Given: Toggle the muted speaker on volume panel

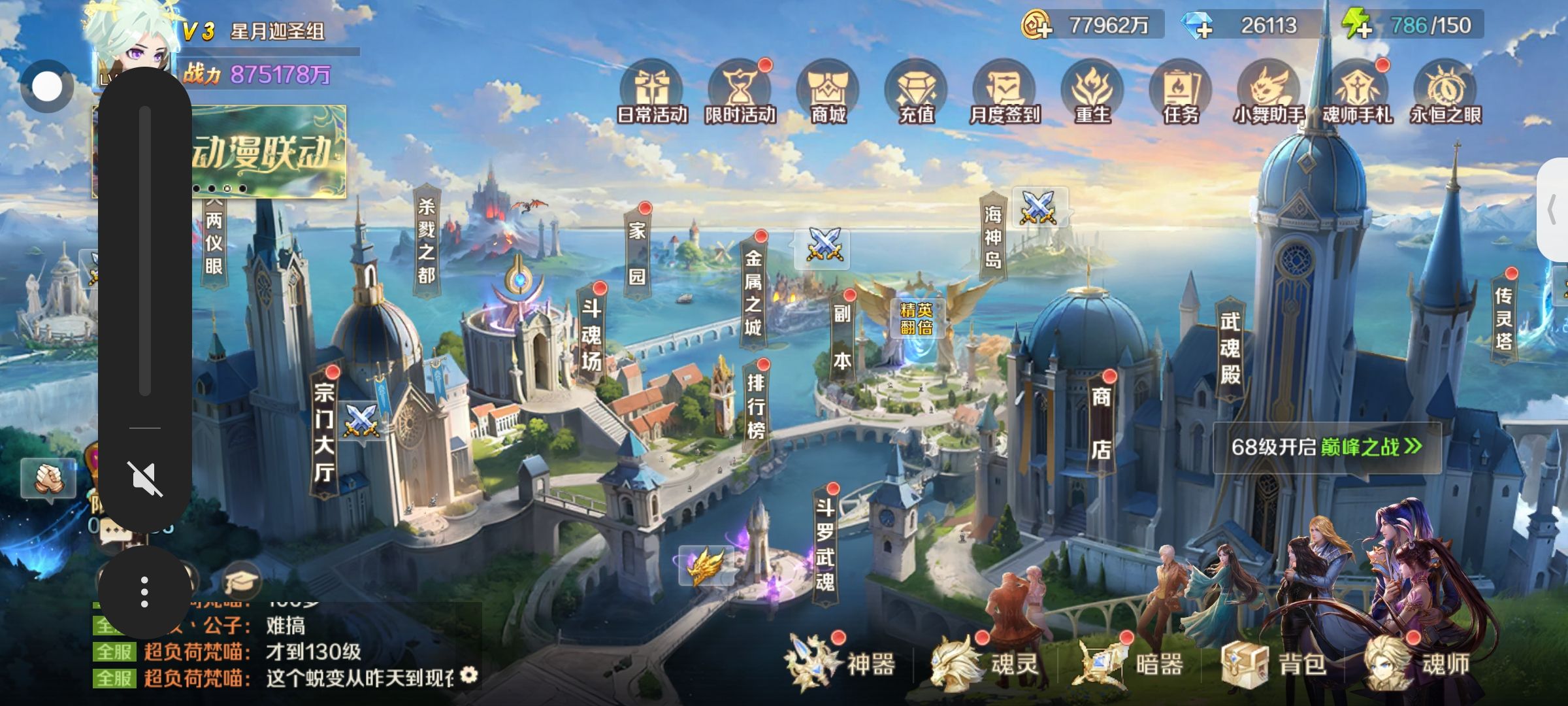Looking at the screenshot, I should click(x=144, y=479).
